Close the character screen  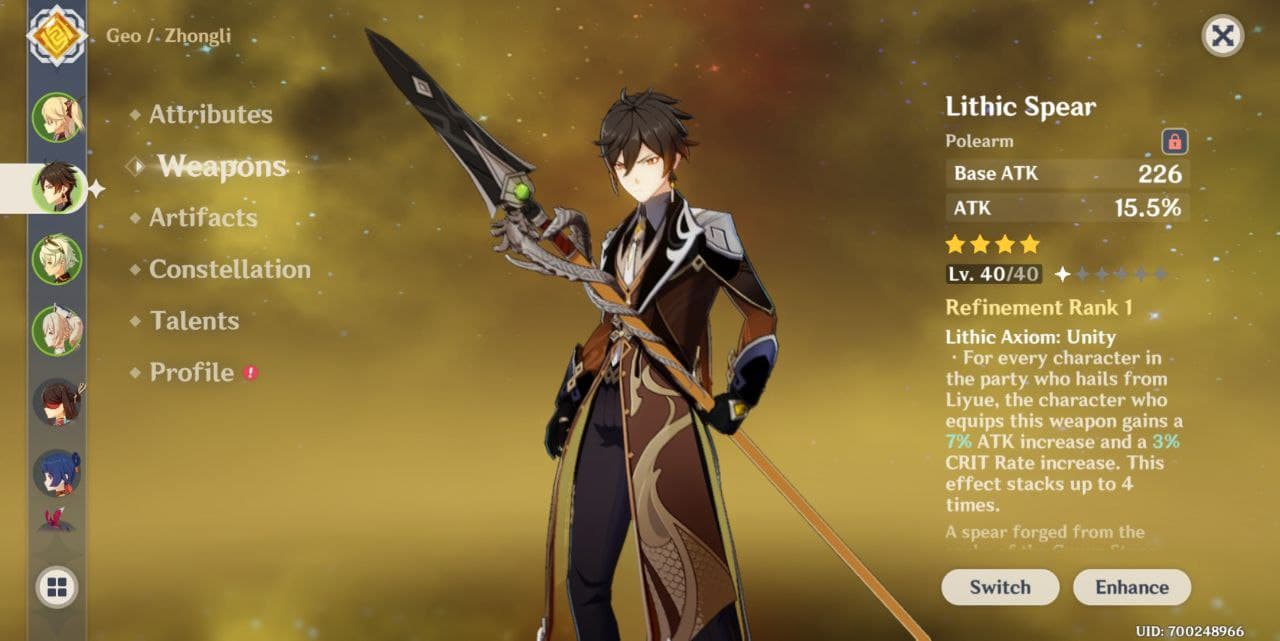[1222, 37]
